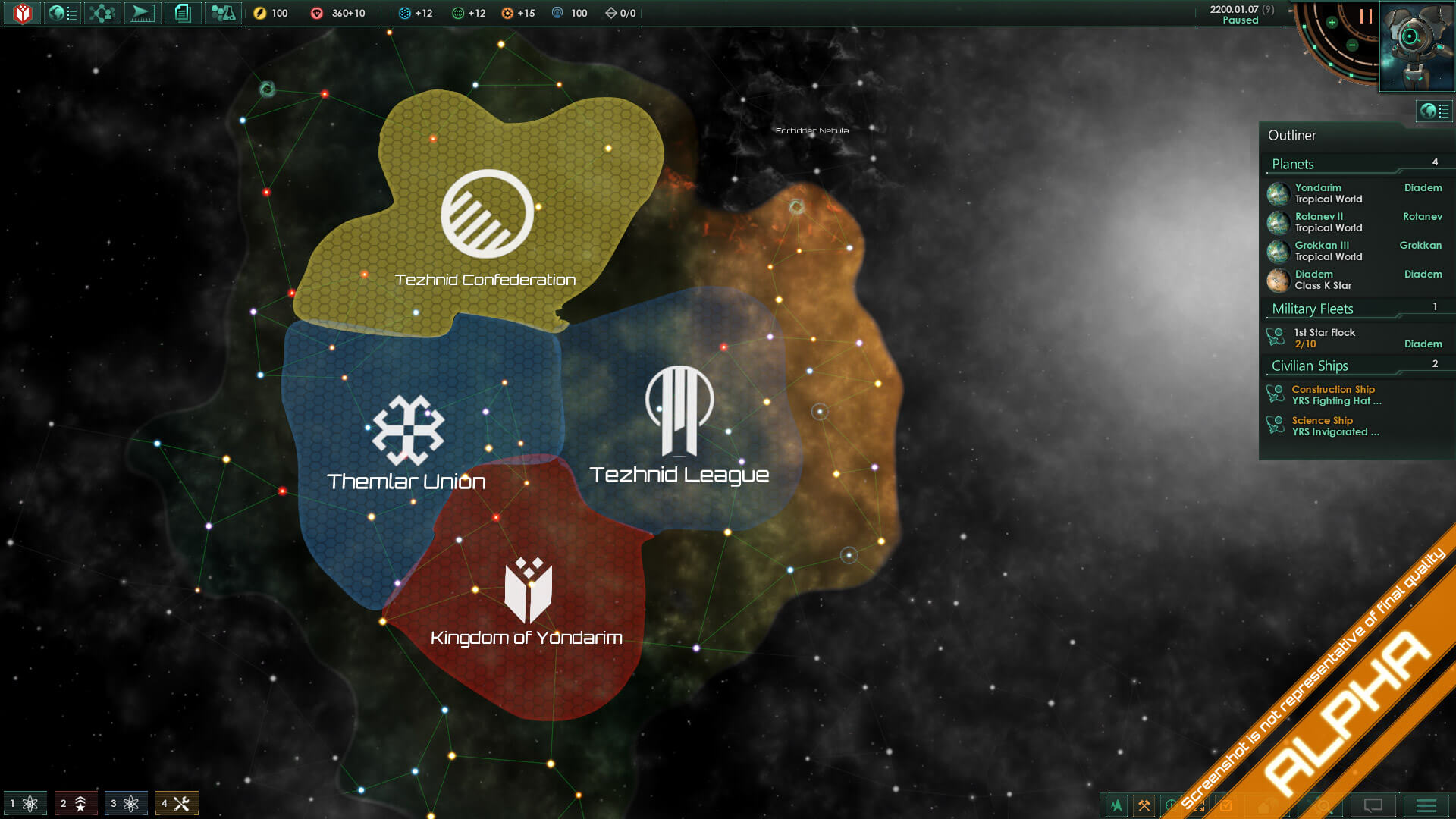Image resolution: width=1456 pixels, height=819 pixels.
Task: Open the chat bubble icon bottom right
Action: pos(1374,806)
